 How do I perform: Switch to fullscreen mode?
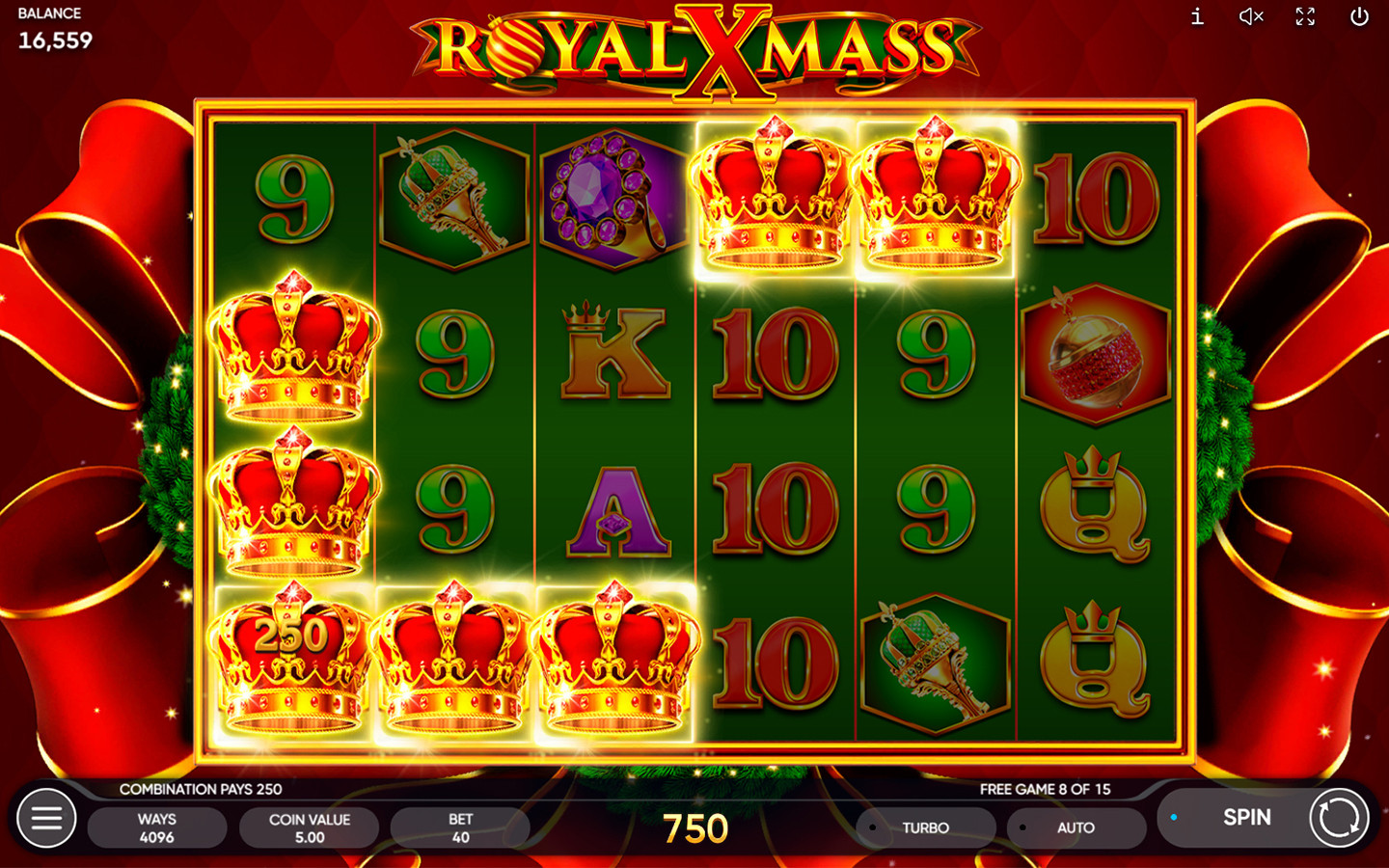coord(1305,16)
